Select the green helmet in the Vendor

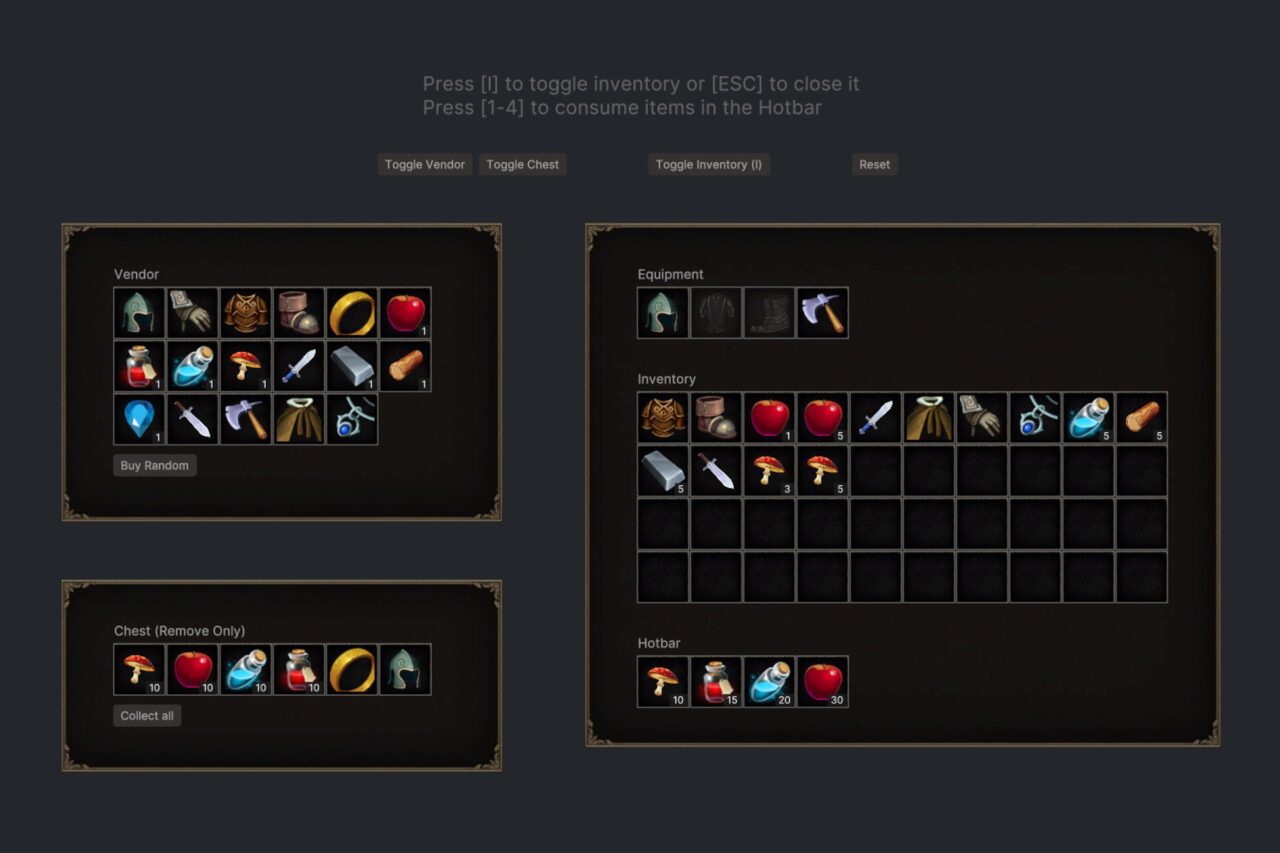pyautogui.click(x=139, y=312)
